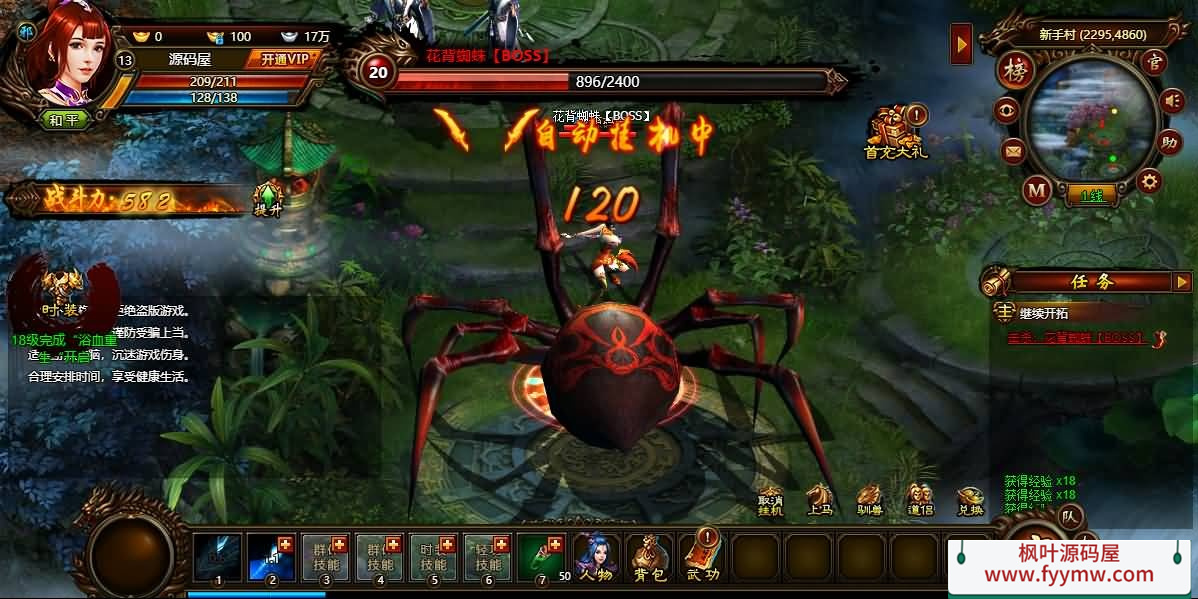This screenshot has height=599, width=1198.
Task: Click the circular minimap
Action: [1091, 118]
